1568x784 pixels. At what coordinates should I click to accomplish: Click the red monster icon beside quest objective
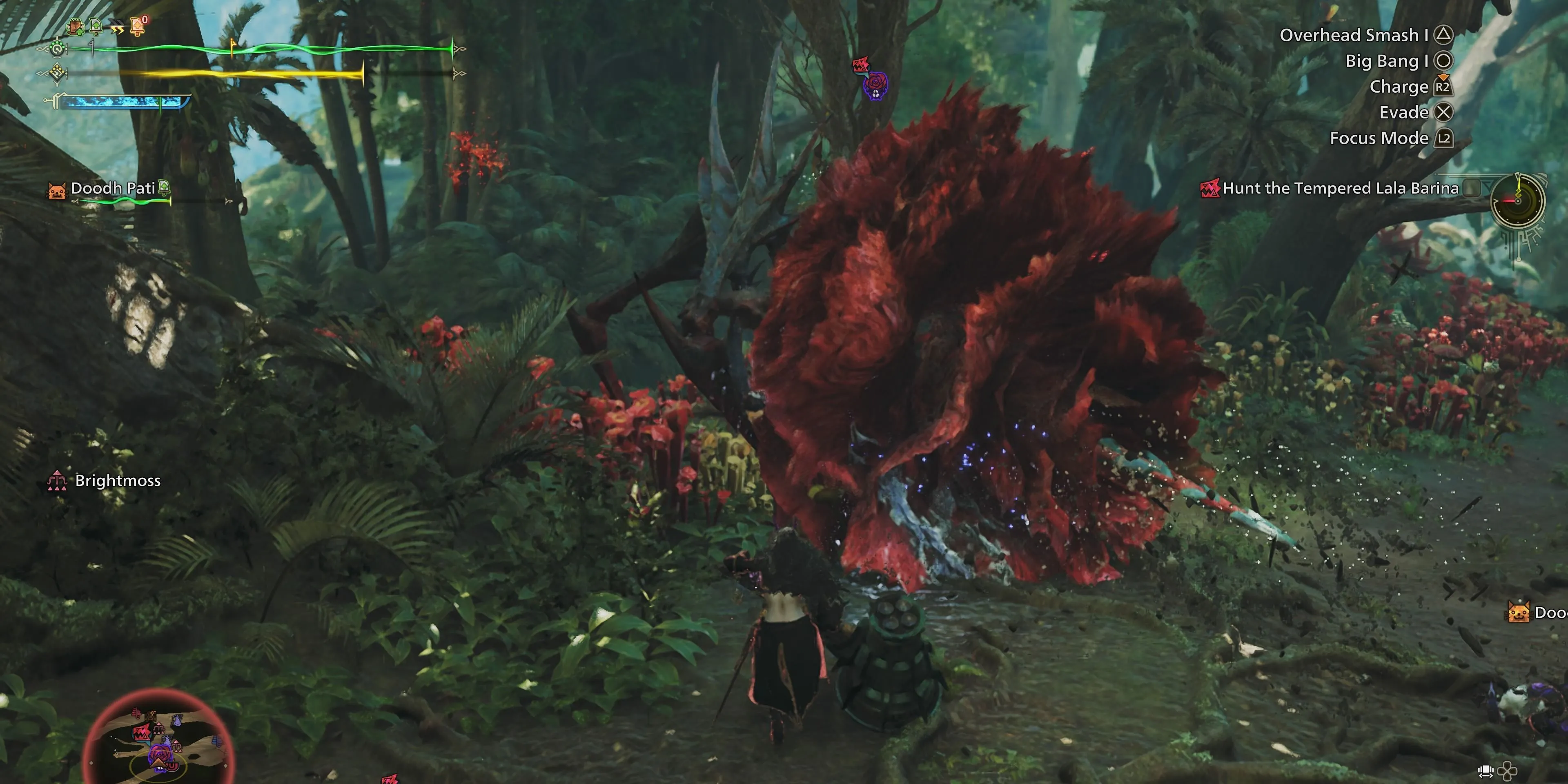coord(1209,189)
